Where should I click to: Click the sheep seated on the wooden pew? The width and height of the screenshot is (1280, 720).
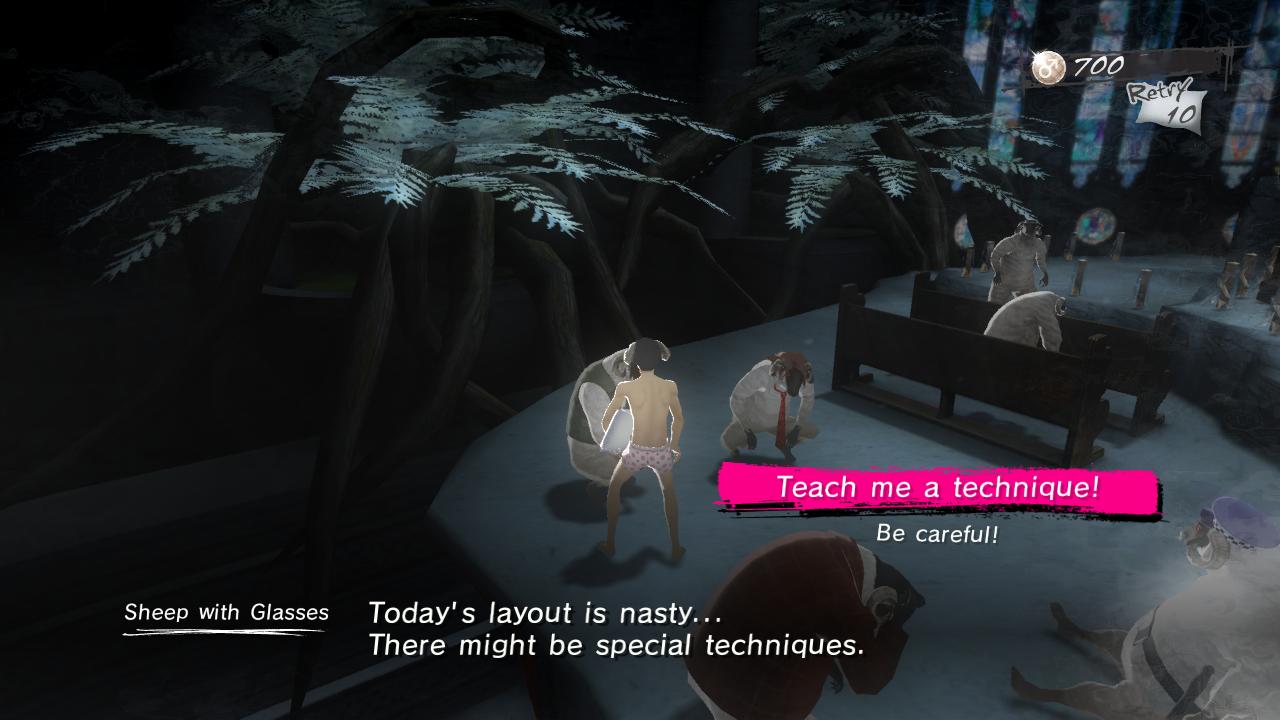(x=1030, y=320)
